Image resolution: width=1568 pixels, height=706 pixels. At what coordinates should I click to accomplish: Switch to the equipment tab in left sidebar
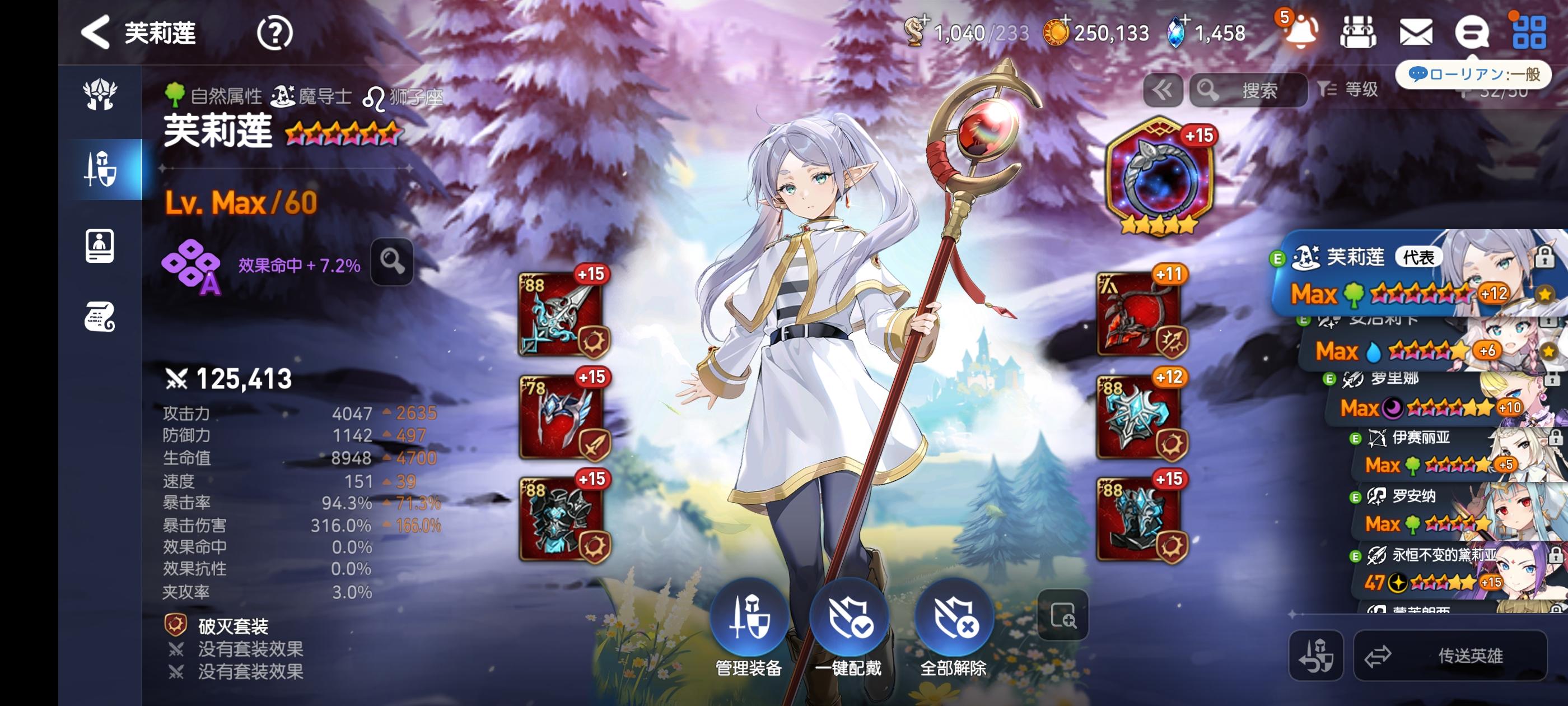[x=100, y=169]
